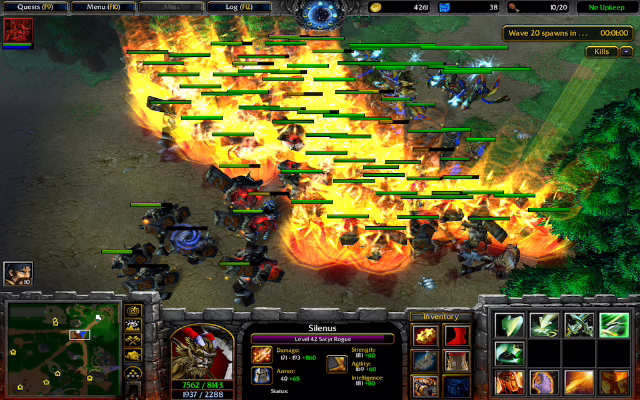This screenshot has width=640, height=400.
Task: Click the formation movement toggle button
Action: [x=133, y=376]
